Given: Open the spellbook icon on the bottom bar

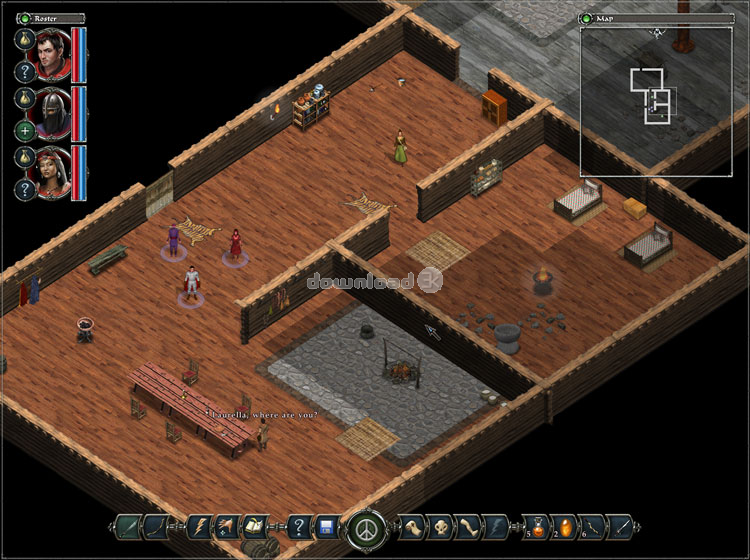Looking at the screenshot, I should [255, 527].
